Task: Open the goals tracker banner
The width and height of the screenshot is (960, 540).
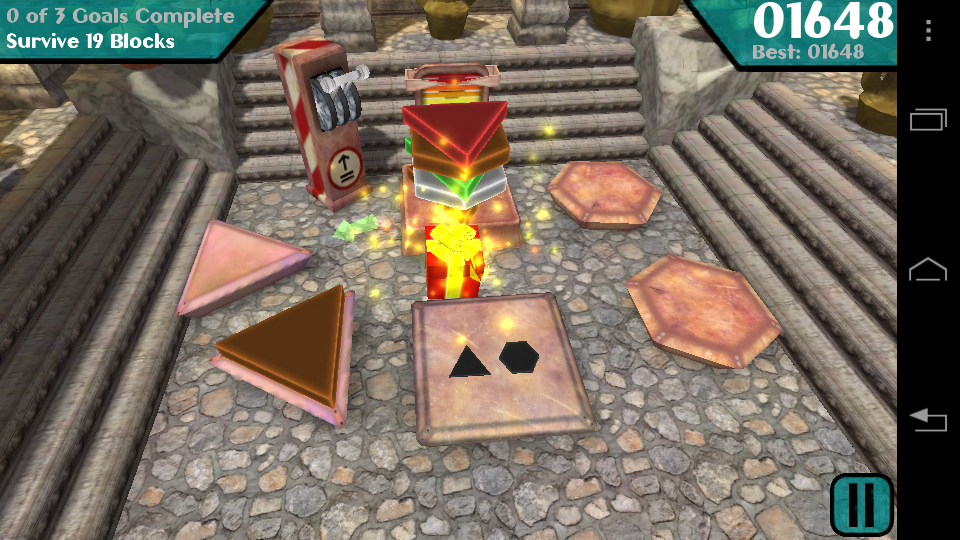Action: click(125, 28)
